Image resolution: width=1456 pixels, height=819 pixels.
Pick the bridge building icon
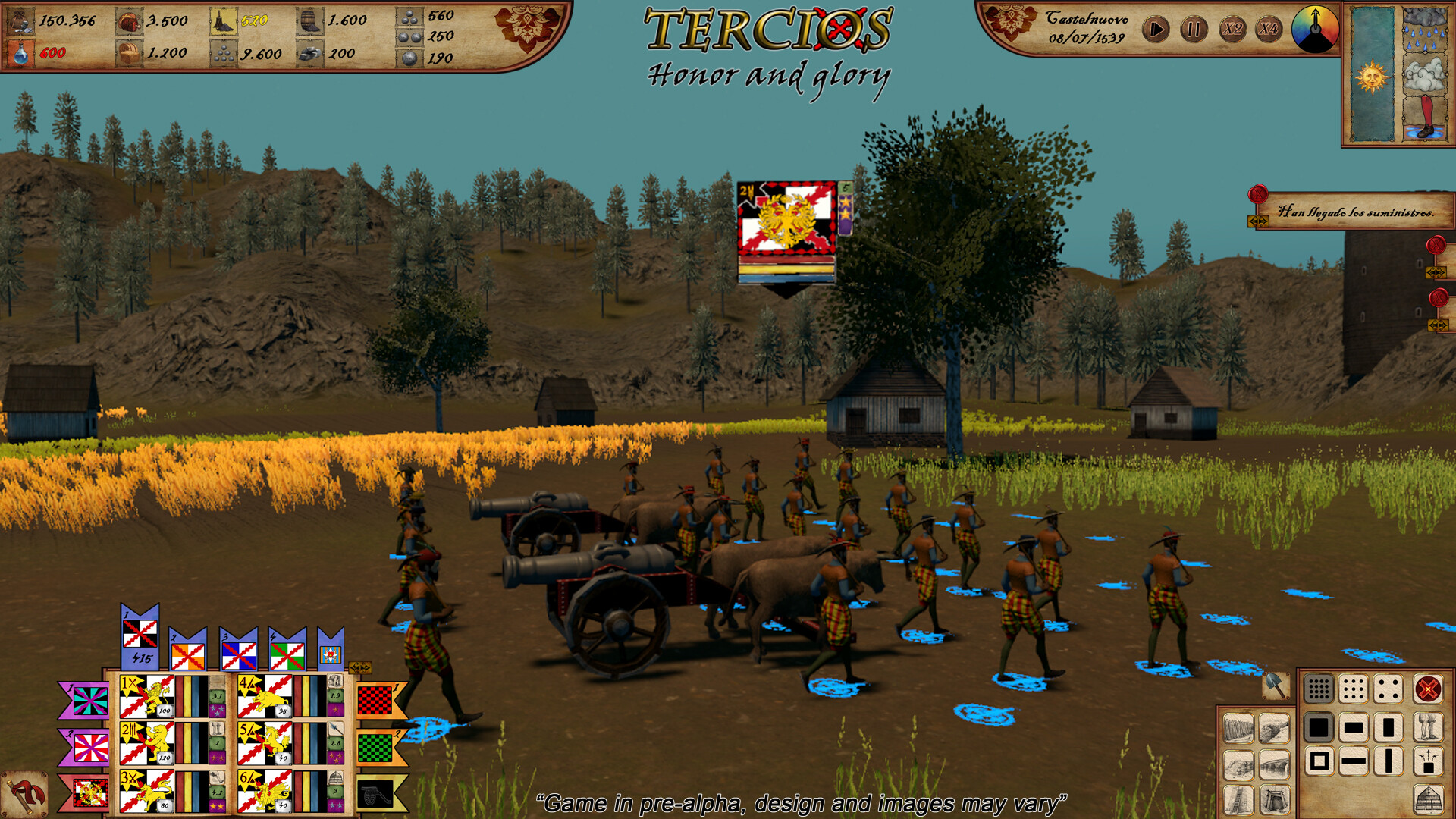[1276, 764]
